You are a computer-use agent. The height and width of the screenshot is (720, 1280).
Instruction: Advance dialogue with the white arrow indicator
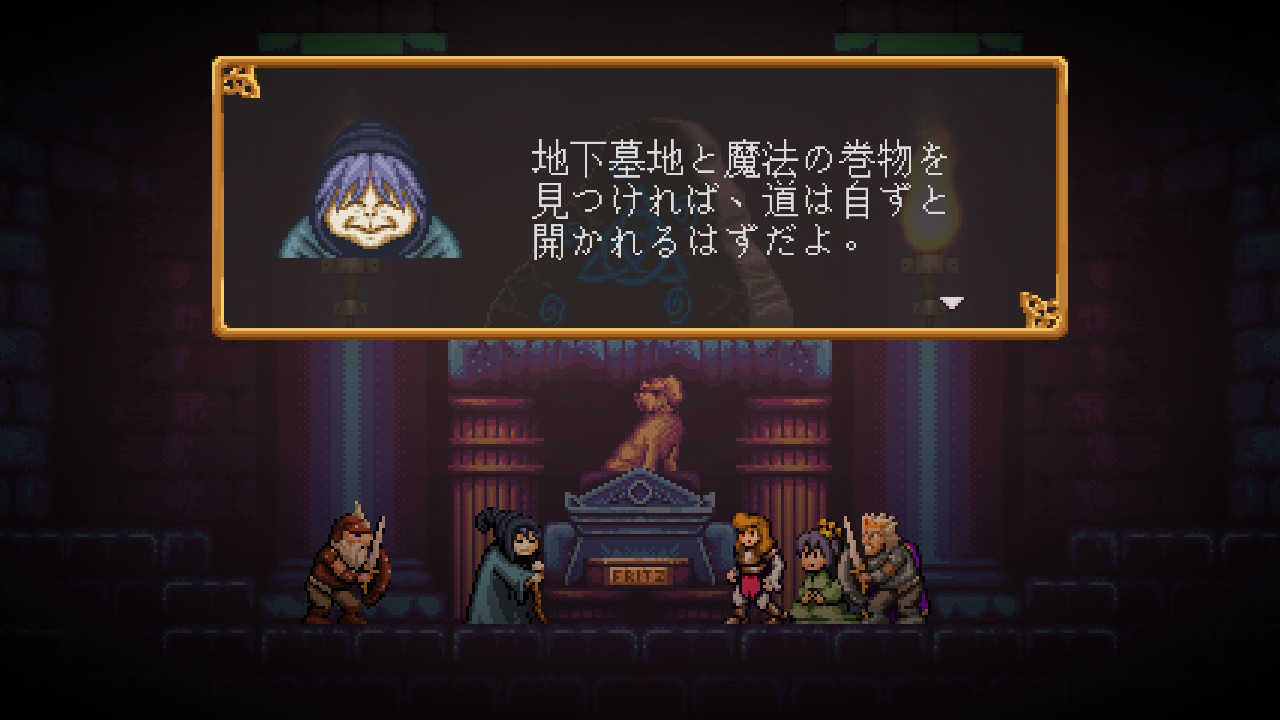point(952,302)
